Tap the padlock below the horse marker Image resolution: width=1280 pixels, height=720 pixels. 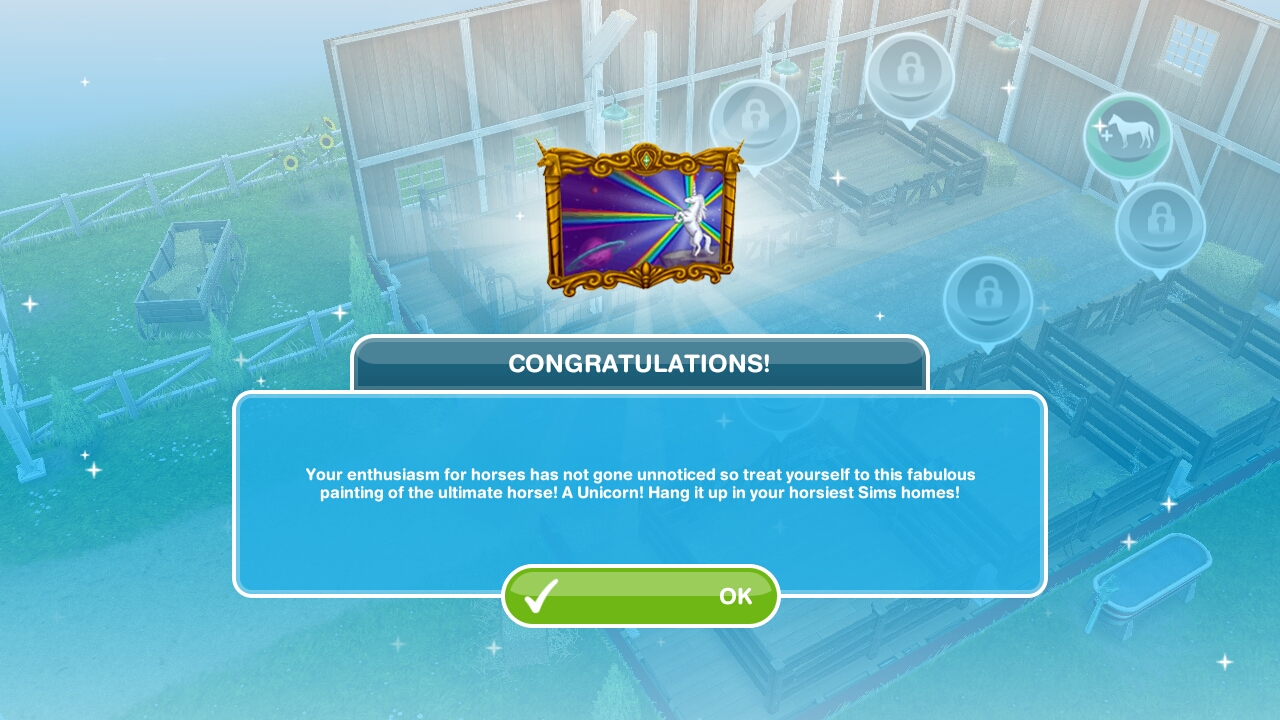point(1159,222)
